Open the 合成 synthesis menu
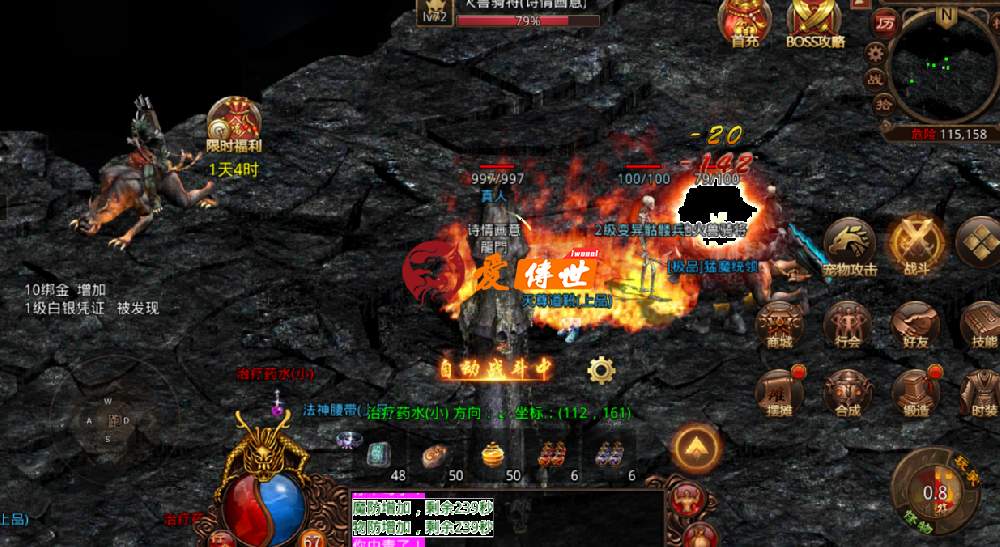Image resolution: width=1000 pixels, height=547 pixels. 848,392
